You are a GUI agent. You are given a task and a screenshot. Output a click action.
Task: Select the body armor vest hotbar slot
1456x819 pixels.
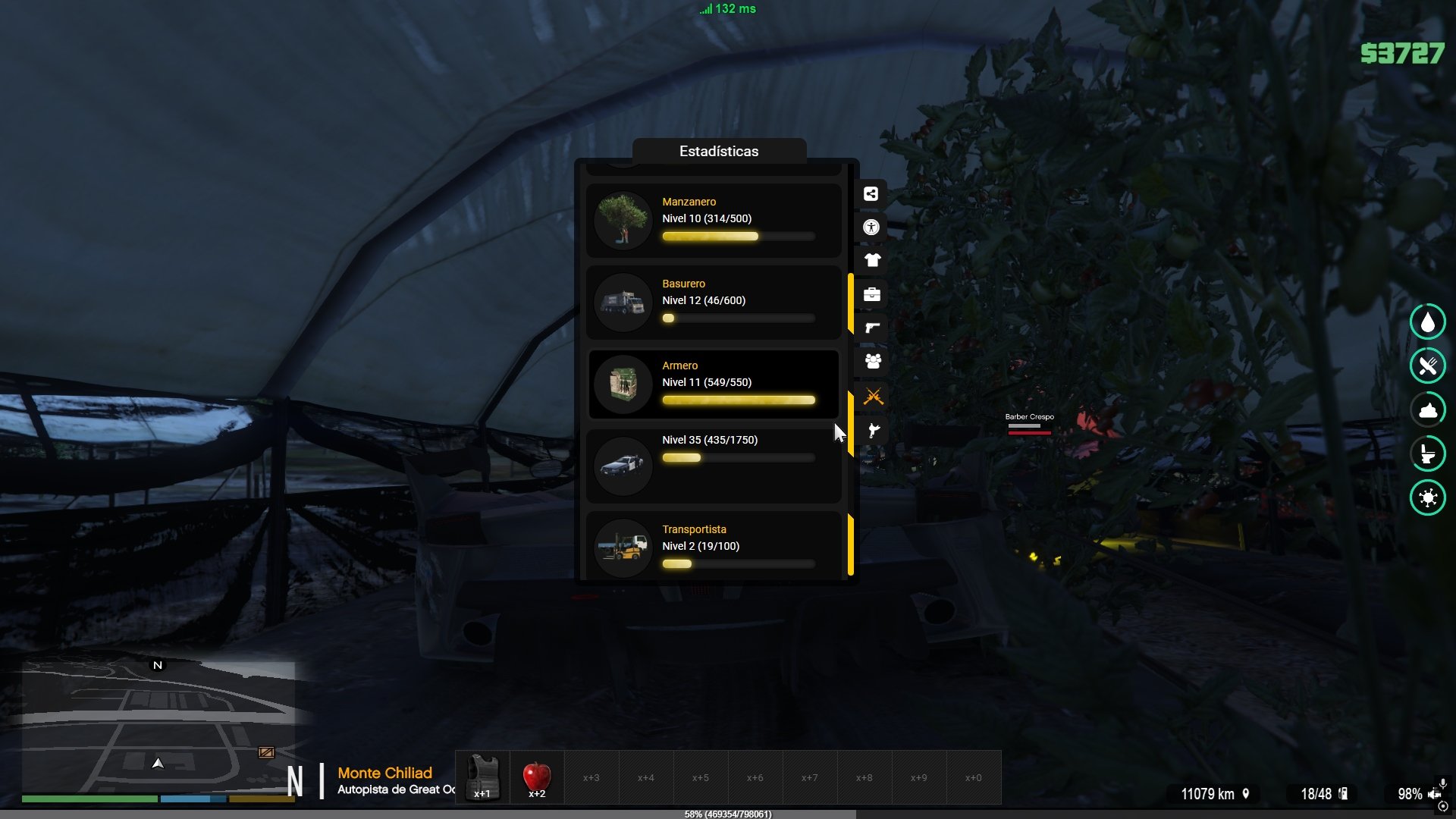482,777
